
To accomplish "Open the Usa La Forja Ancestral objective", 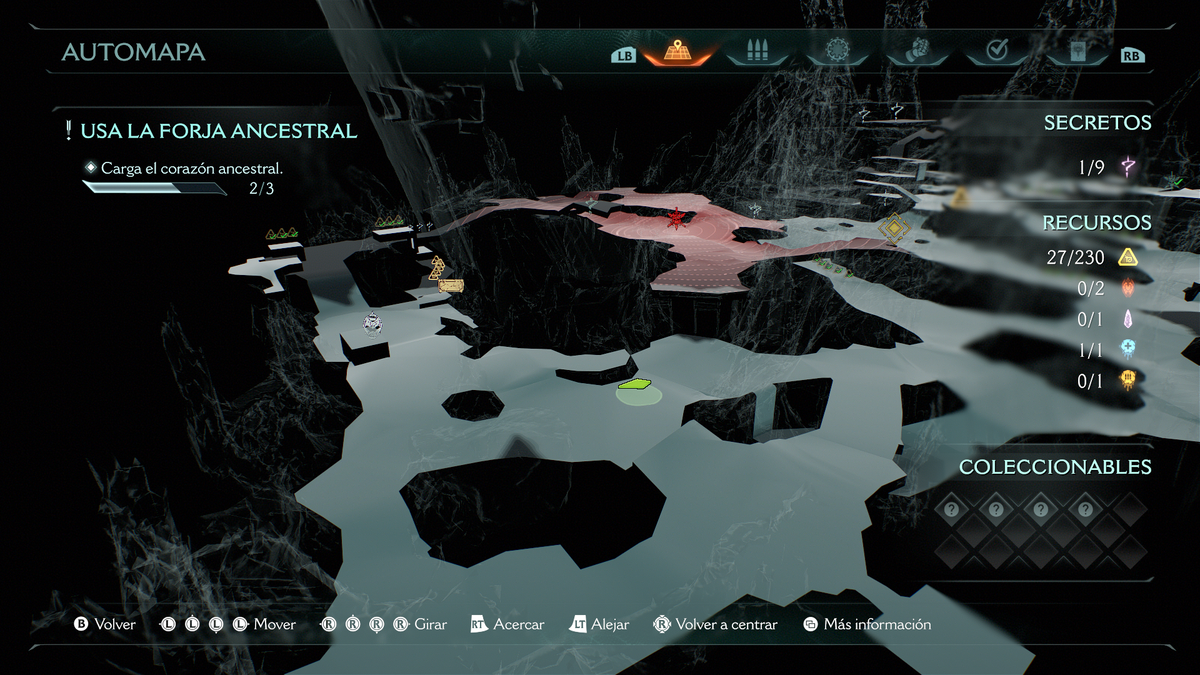I will click(x=218, y=131).
